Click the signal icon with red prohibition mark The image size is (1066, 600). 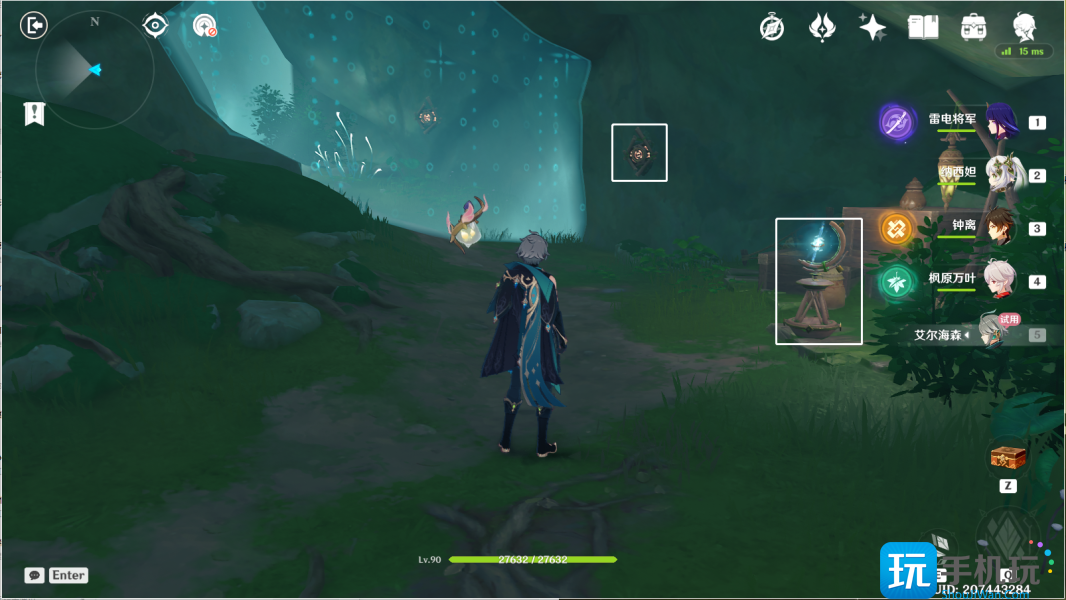205,26
